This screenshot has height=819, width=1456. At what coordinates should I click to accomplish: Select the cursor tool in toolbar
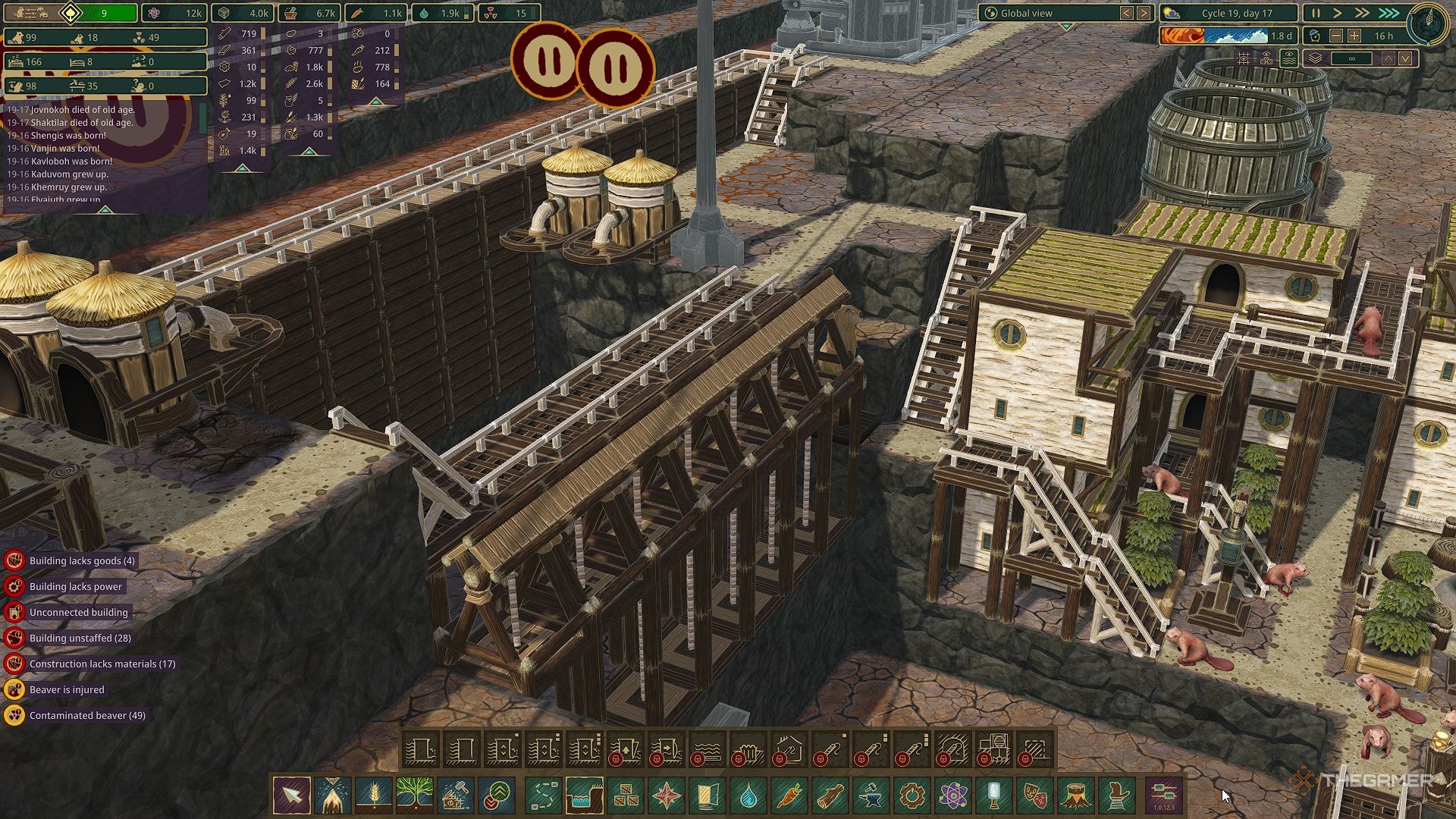[x=292, y=795]
